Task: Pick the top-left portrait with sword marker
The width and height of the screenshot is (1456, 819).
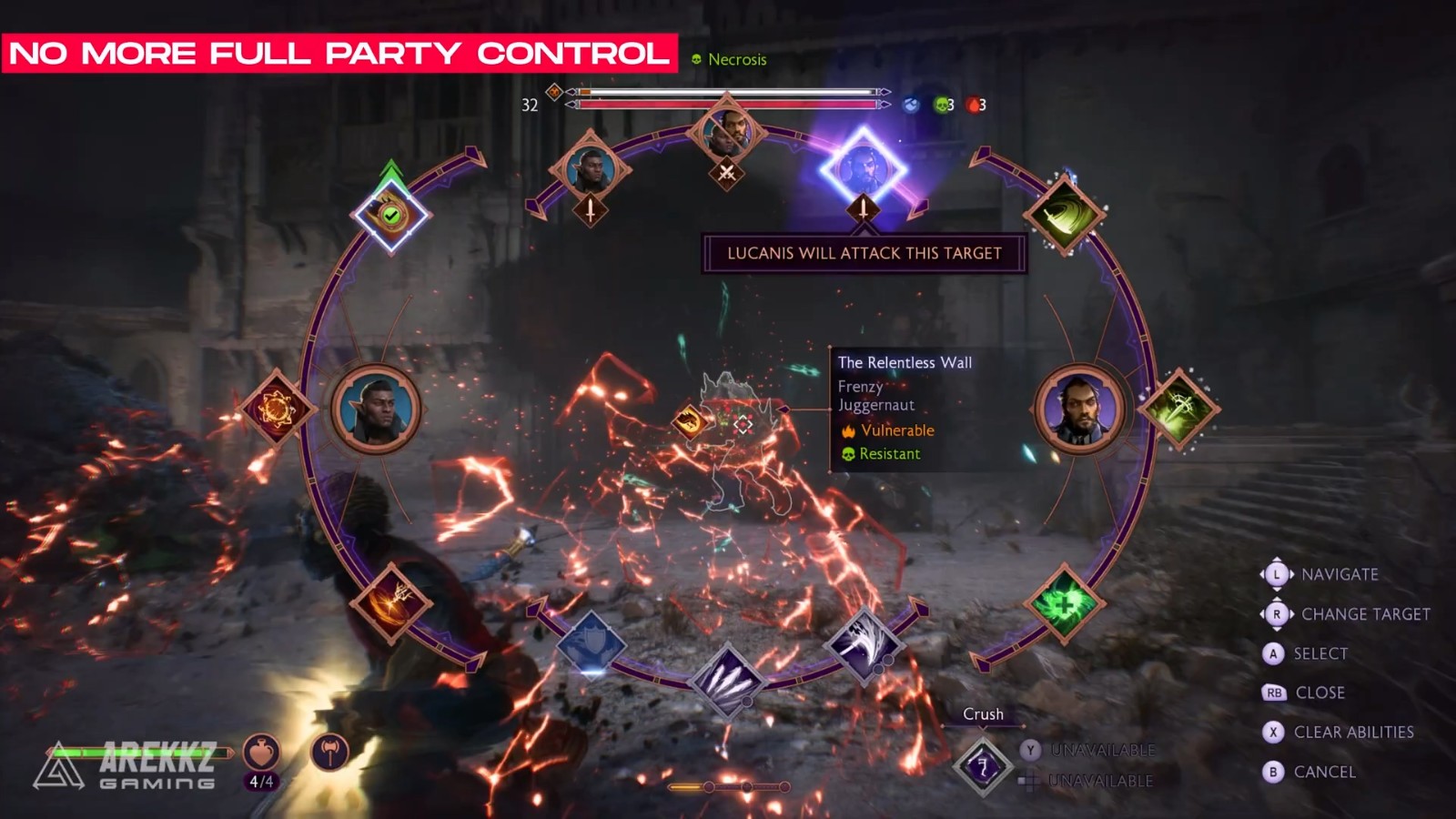Action: 590,169
